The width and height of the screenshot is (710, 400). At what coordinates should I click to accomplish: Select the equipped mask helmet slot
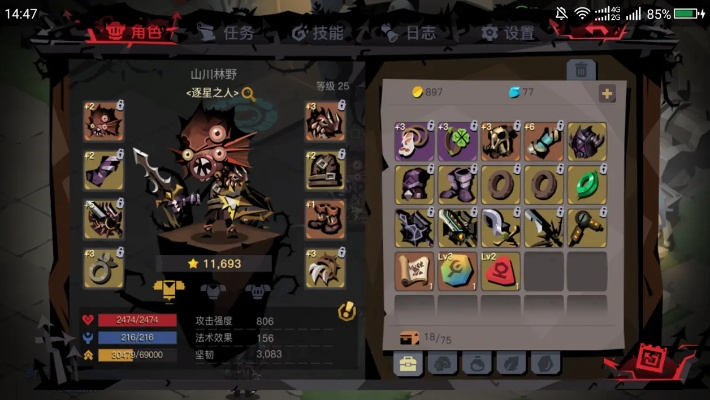pyautogui.click(x=104, y=121)
